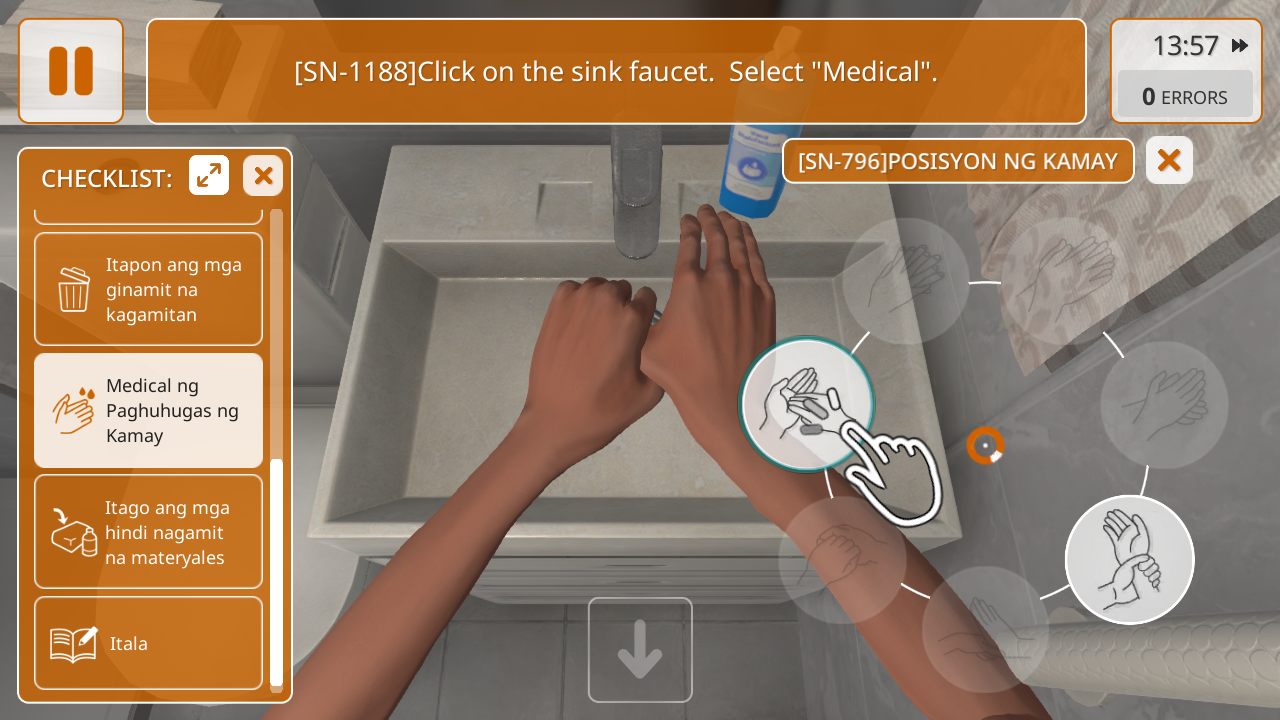Fast-forward the timer with the double arrow
The width and height of the screenshot is (1280, 720).
pyautogui.click(x=1240, y=46)
